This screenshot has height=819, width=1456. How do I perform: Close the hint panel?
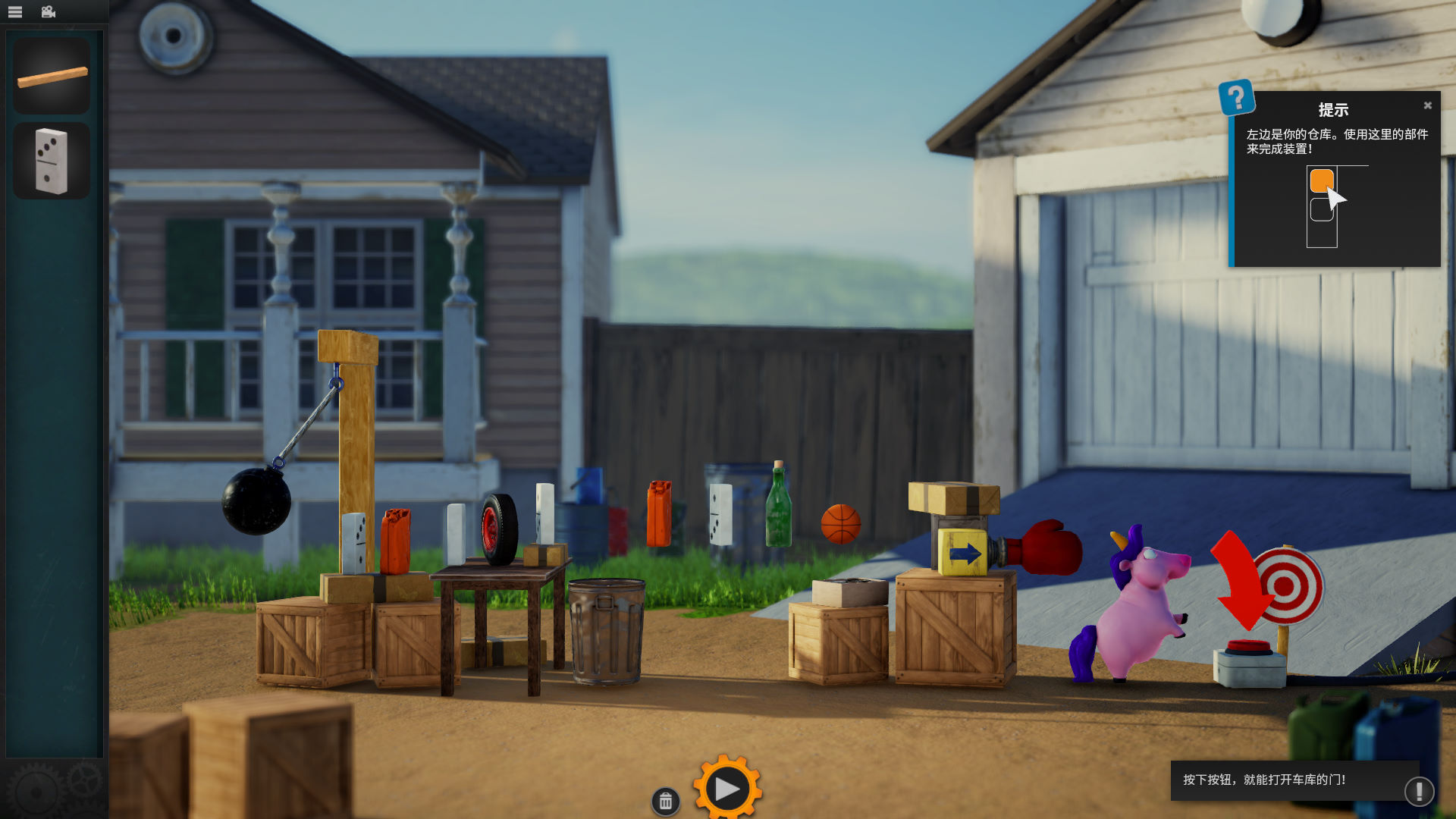[x=1427, y=105]
